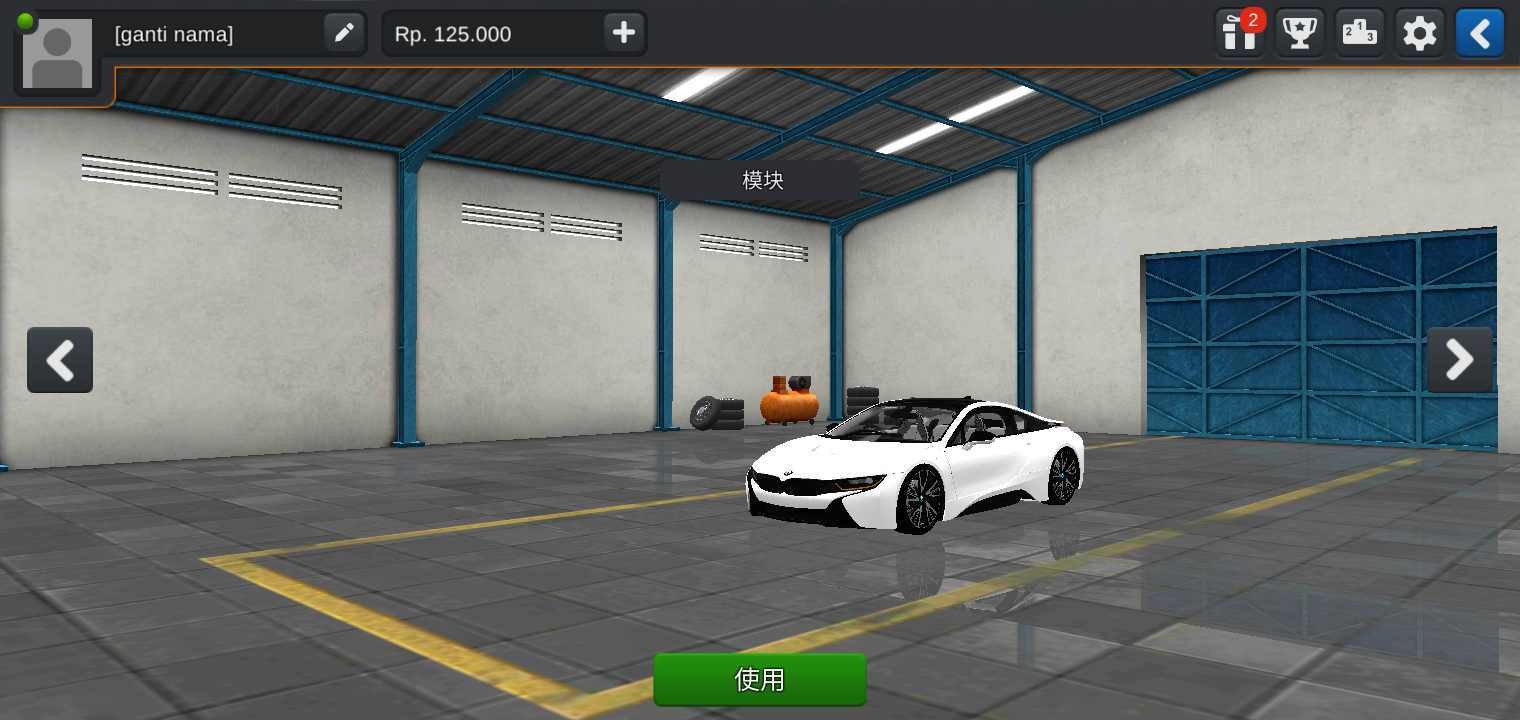Click the [ganti nama] name field
The height and width of the screenshot is (720, 1520).
point(172,34)
